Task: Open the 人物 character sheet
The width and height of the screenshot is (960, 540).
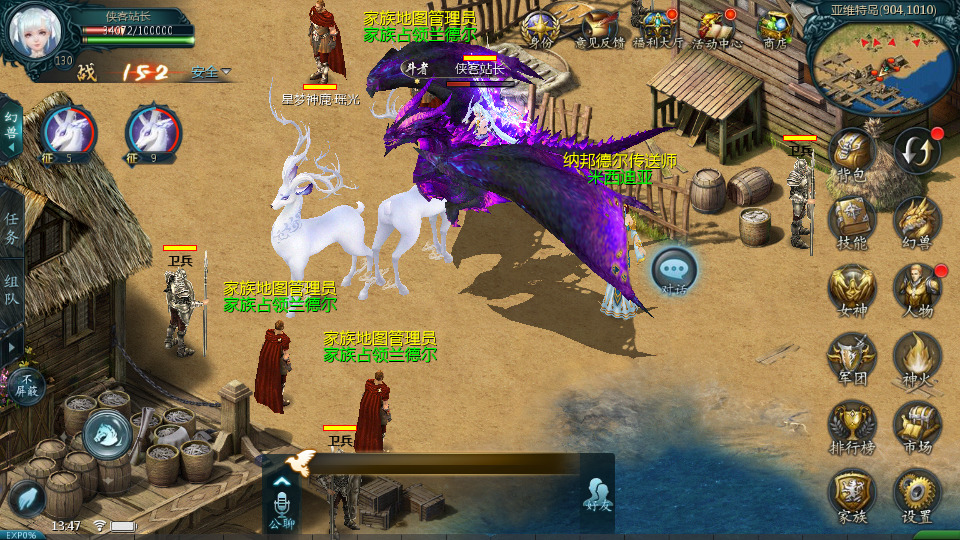Action: 916,288
